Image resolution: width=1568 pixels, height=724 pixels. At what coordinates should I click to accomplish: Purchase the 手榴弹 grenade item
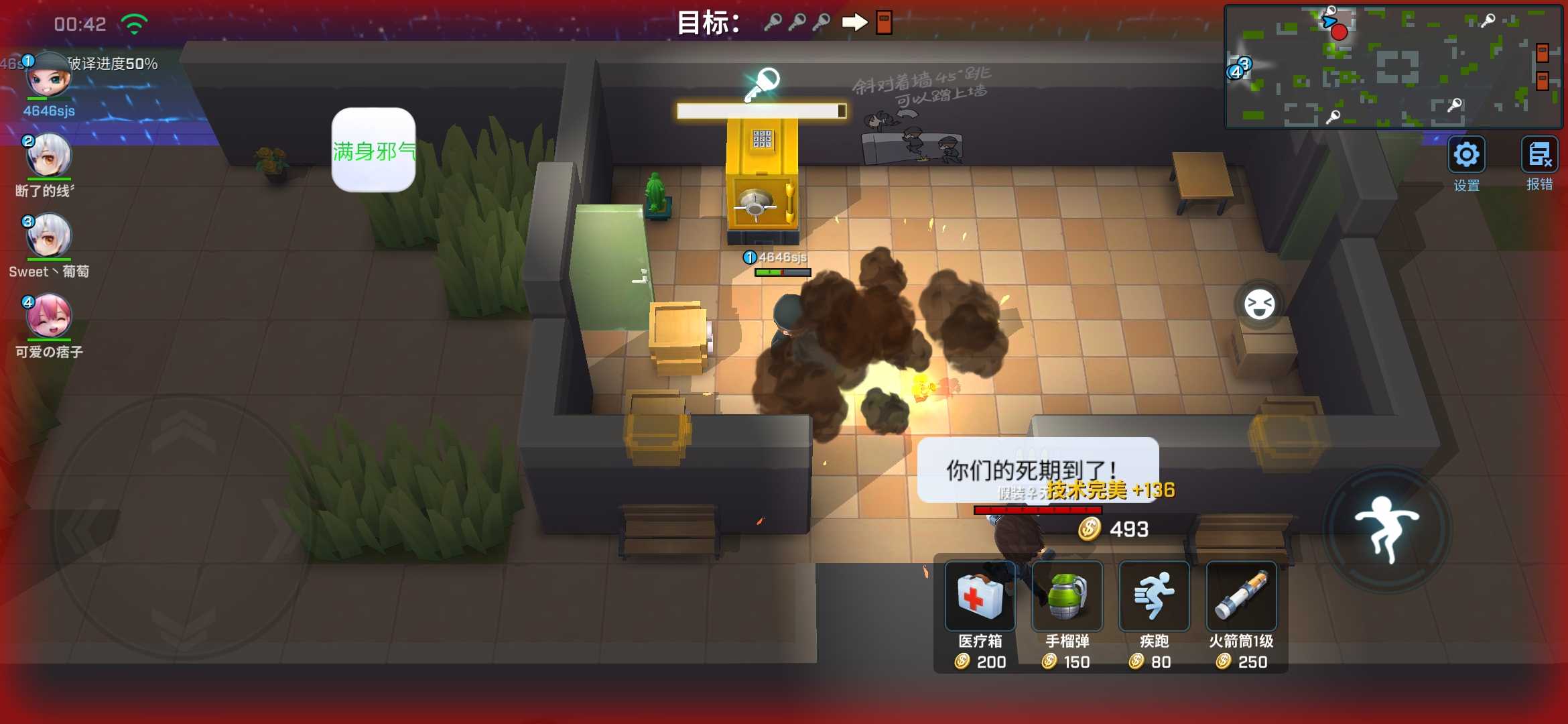point(1067,597)
